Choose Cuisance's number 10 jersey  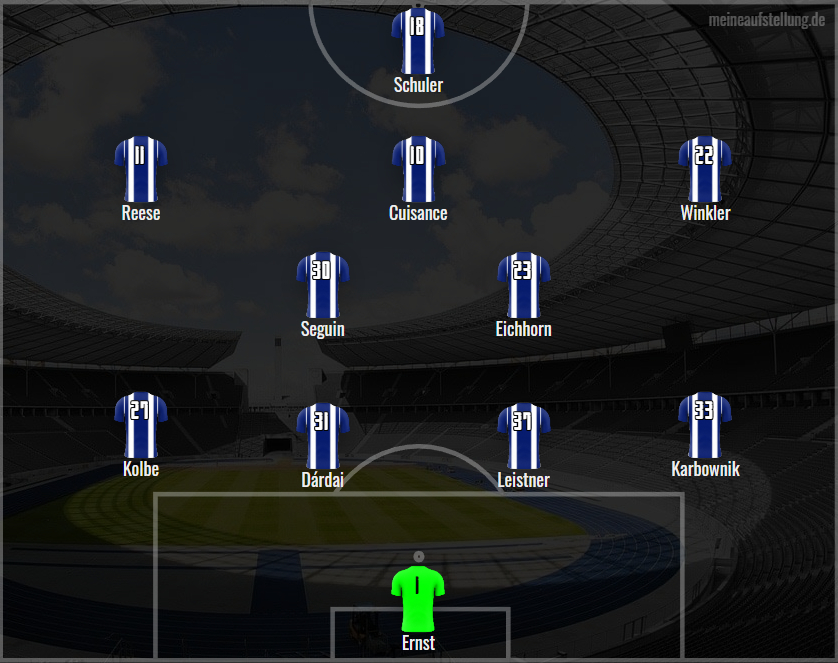click(418, 168)
